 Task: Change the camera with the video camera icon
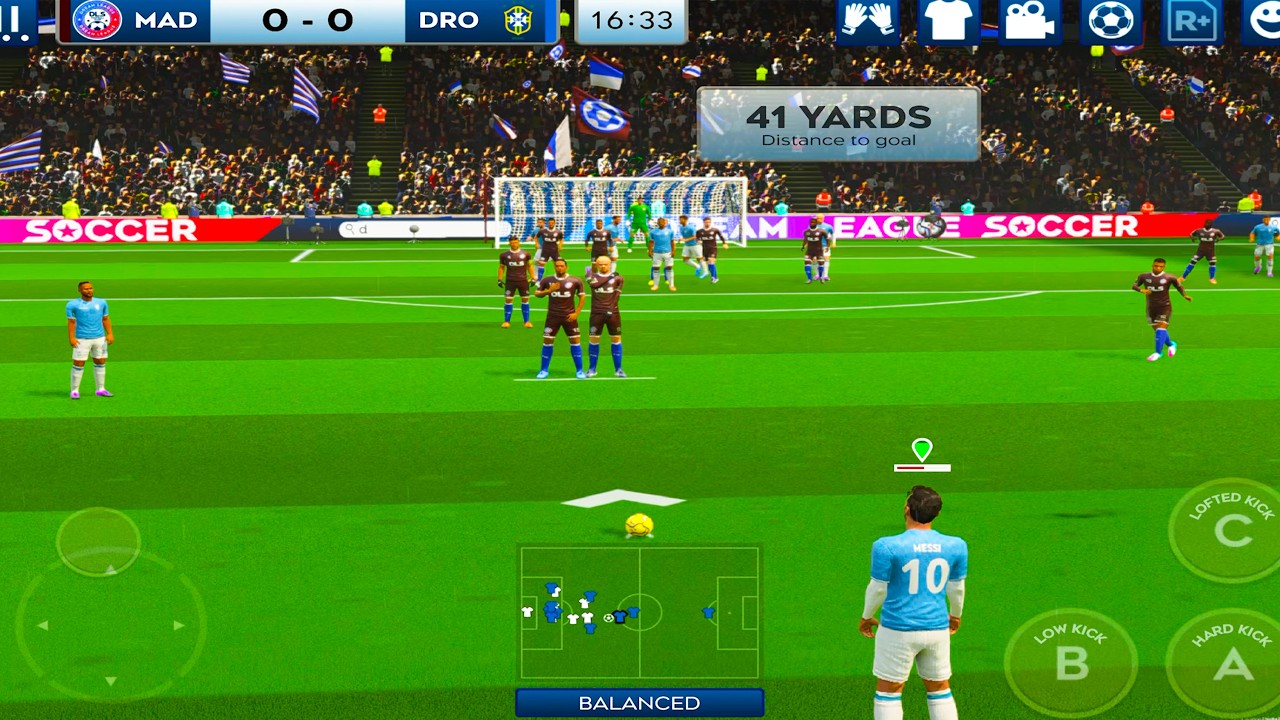(1030, 21)
